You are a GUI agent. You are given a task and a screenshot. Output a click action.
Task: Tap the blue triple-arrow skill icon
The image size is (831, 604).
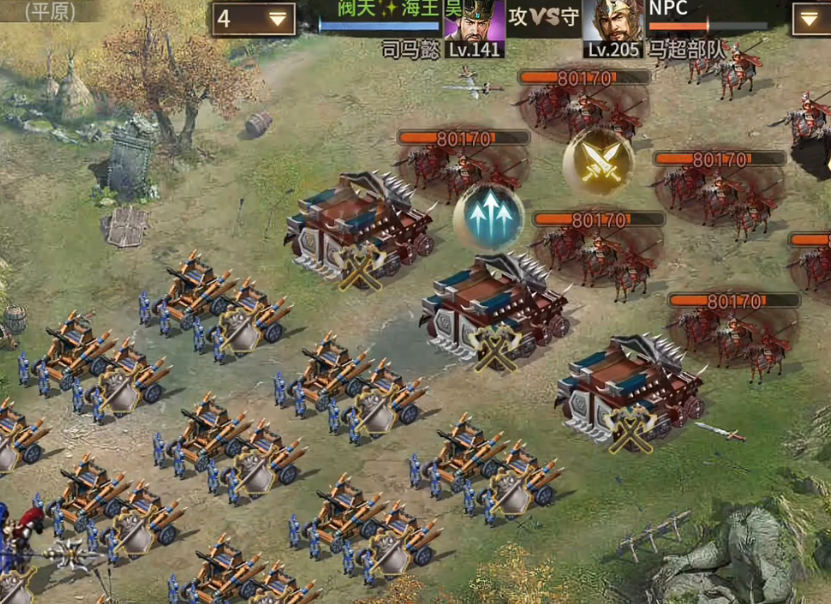tap(489, 217)
